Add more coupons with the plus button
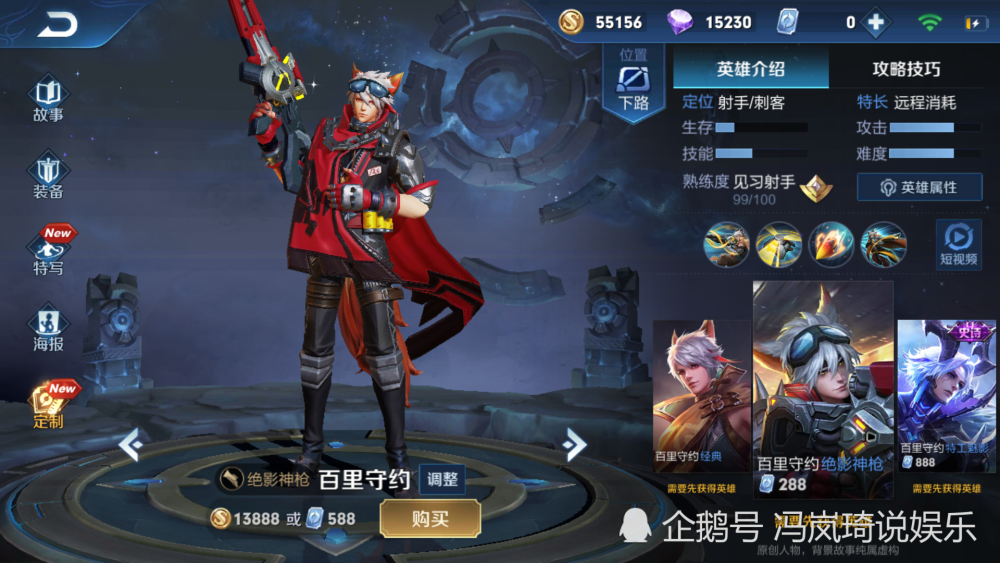 coord(875,22)
